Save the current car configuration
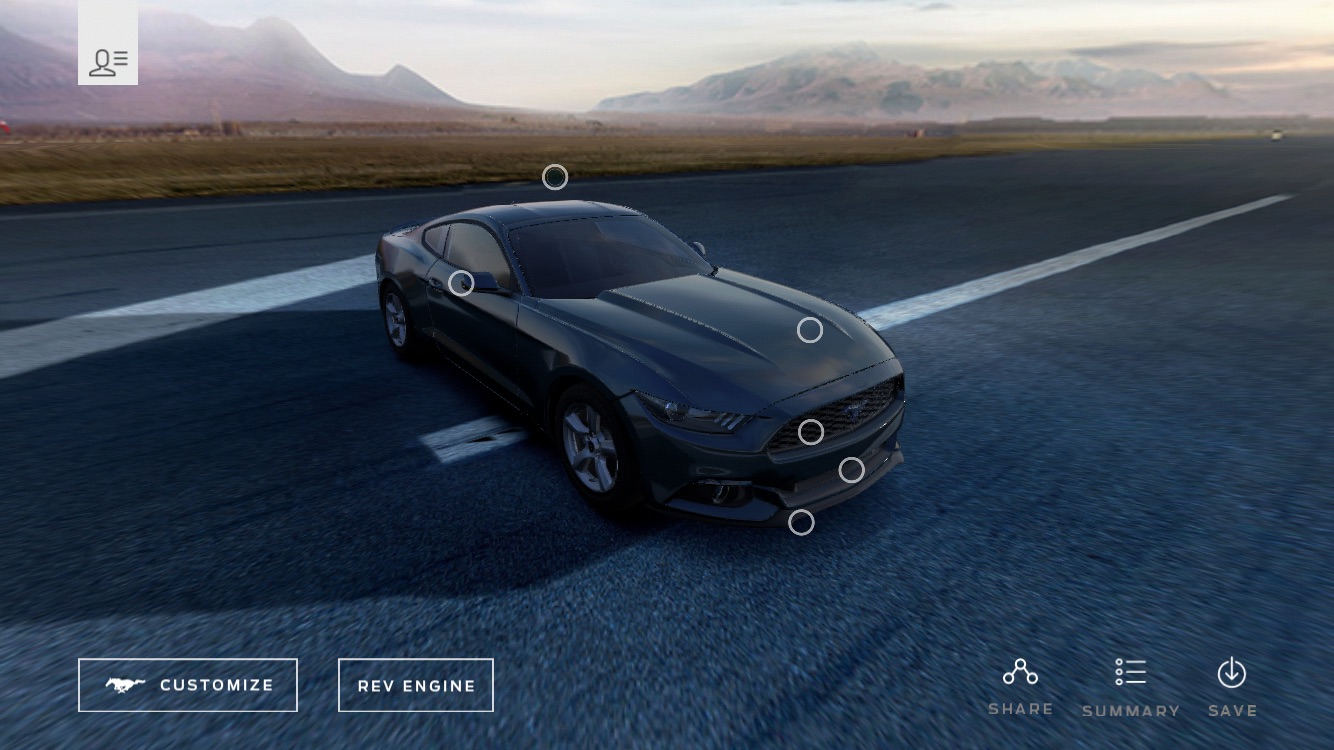Screen dimensions: 1334x750 pos(1232,687)
